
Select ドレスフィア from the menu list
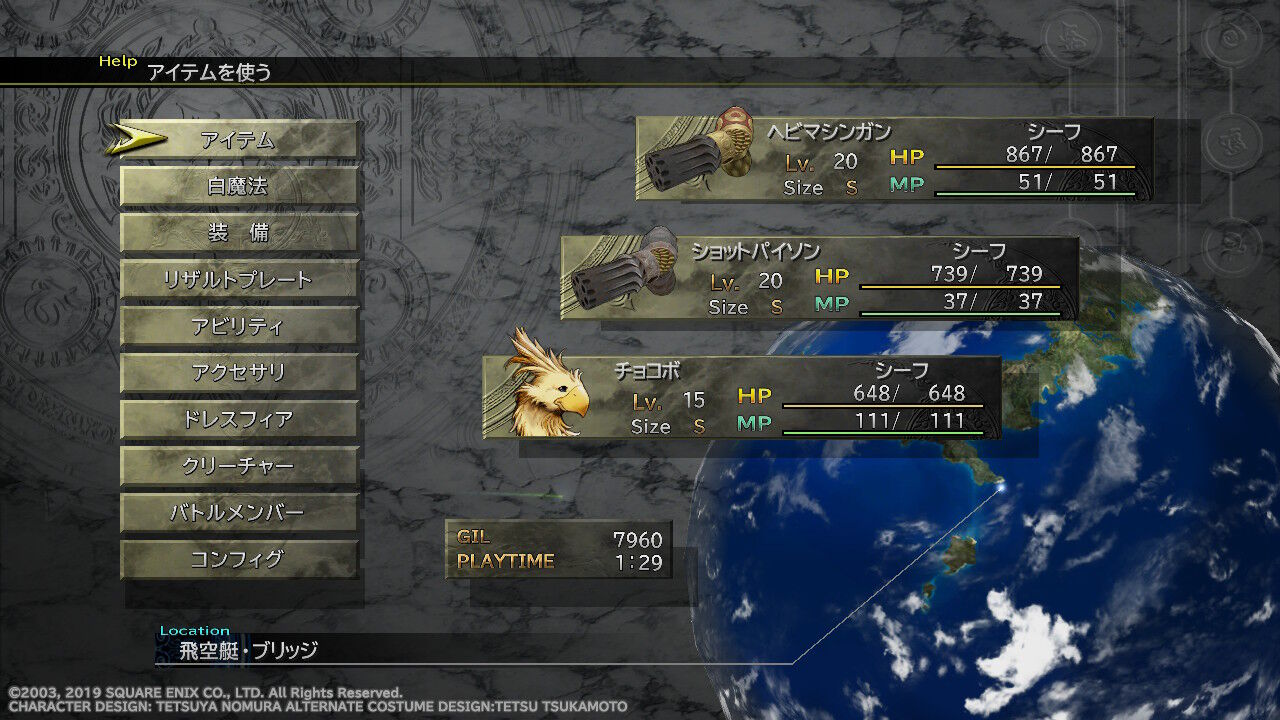click(238, 419)
